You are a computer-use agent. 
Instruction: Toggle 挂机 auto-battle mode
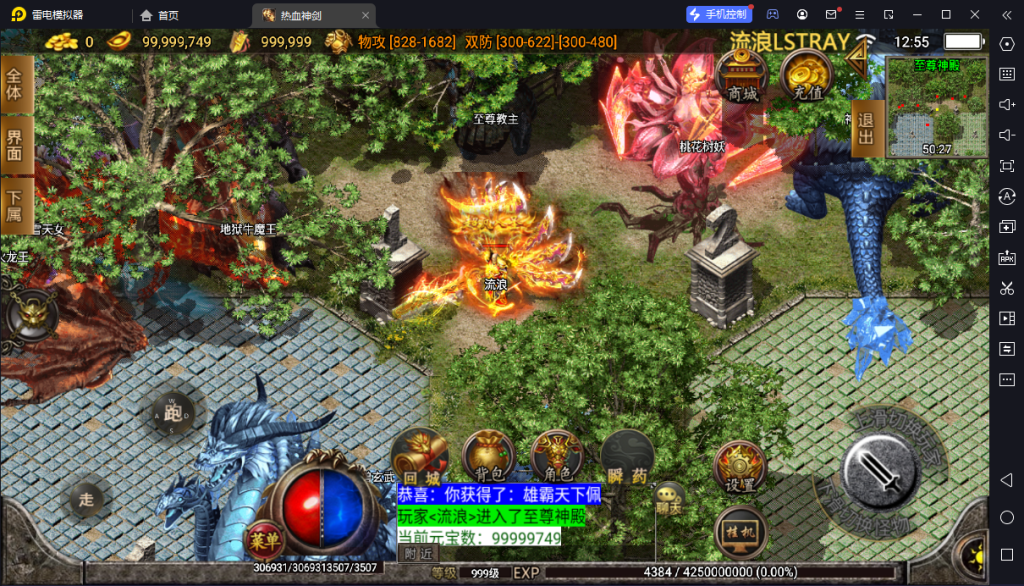pyautogui.click(x=740, y=531)
